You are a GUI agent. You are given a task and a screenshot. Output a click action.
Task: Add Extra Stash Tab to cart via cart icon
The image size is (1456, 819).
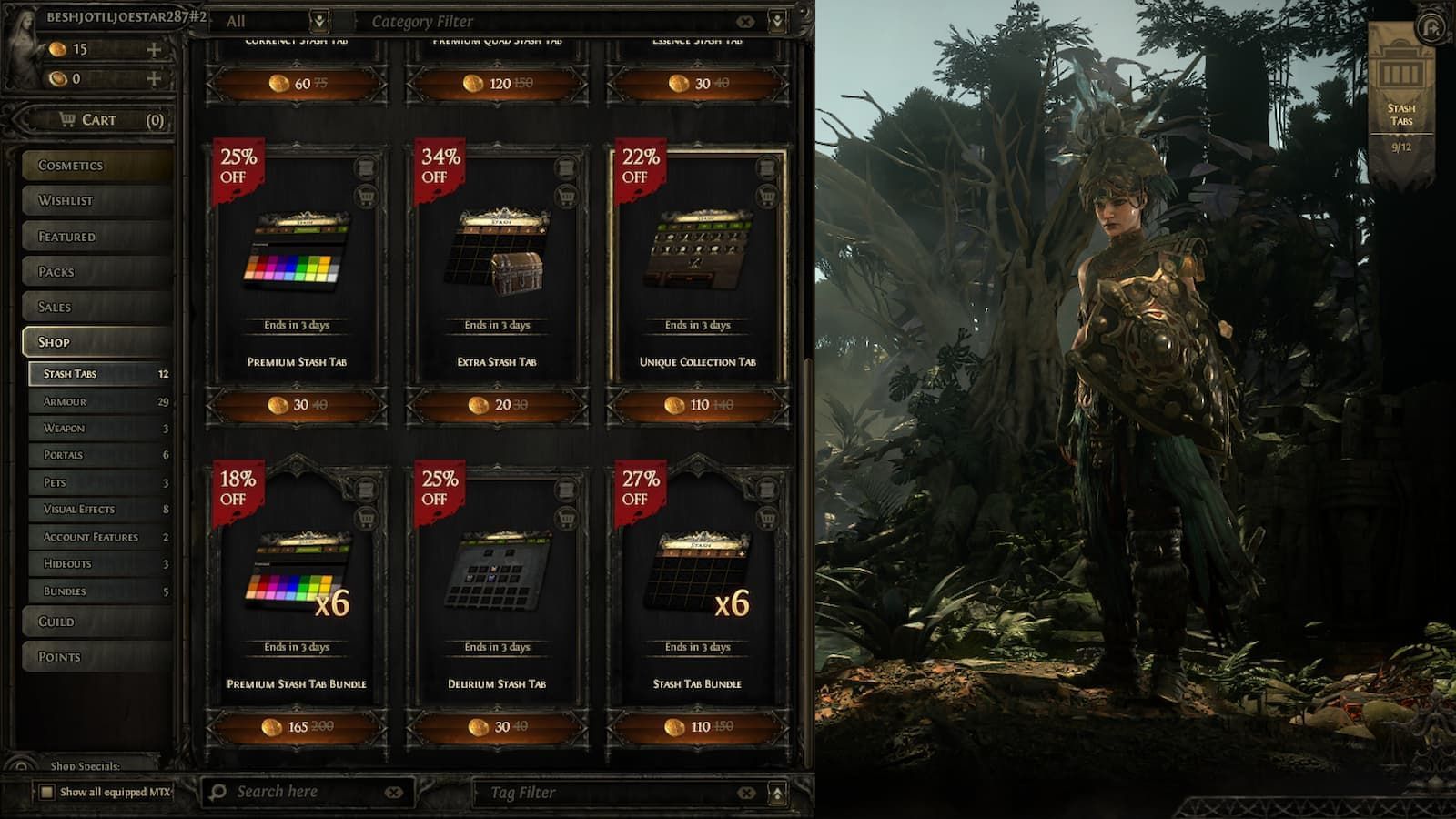tap(566, 197)
